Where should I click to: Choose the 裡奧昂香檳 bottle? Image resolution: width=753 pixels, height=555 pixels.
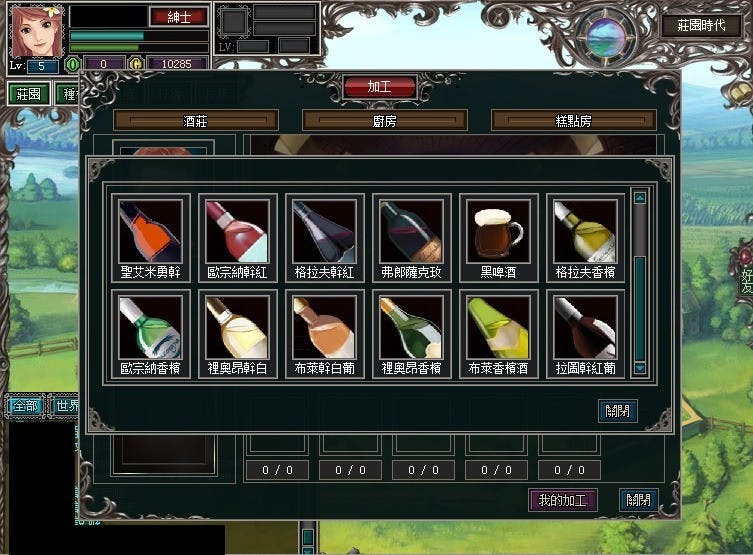click(410, 327)
